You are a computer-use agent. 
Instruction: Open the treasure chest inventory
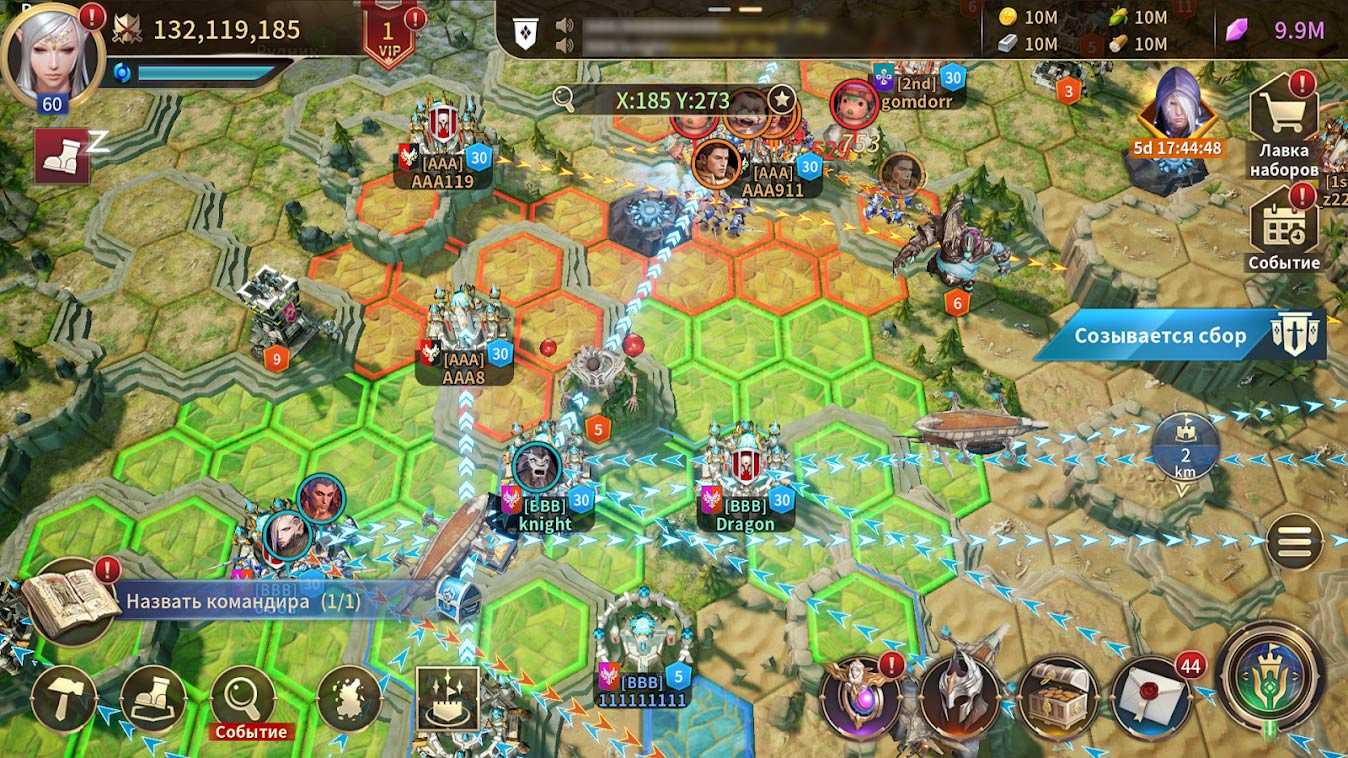coord(1058,697)
